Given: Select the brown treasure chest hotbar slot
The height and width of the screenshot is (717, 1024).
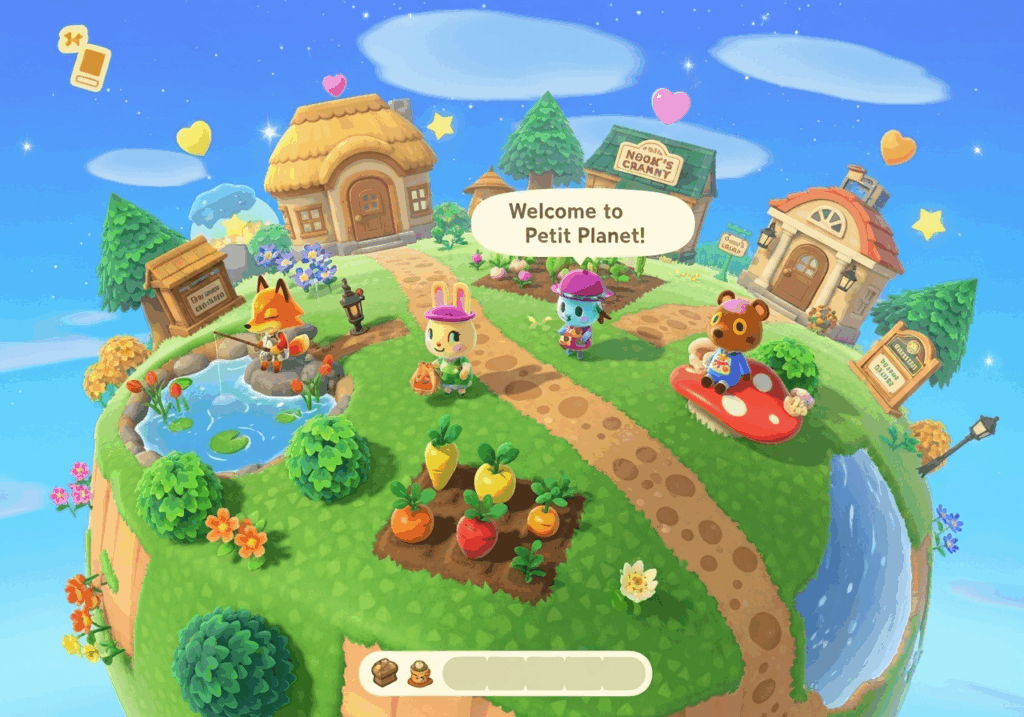Looking at the screenshot, I should point(387,673).
